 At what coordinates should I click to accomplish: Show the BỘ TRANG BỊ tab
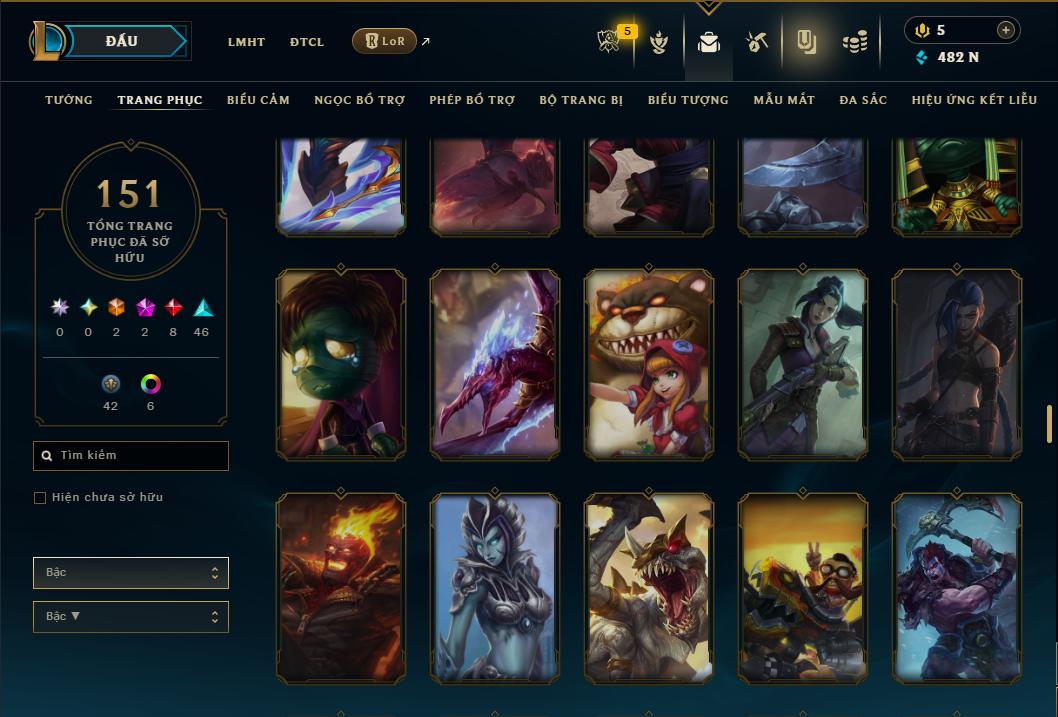pyautogui.click(x=581, y=100)
